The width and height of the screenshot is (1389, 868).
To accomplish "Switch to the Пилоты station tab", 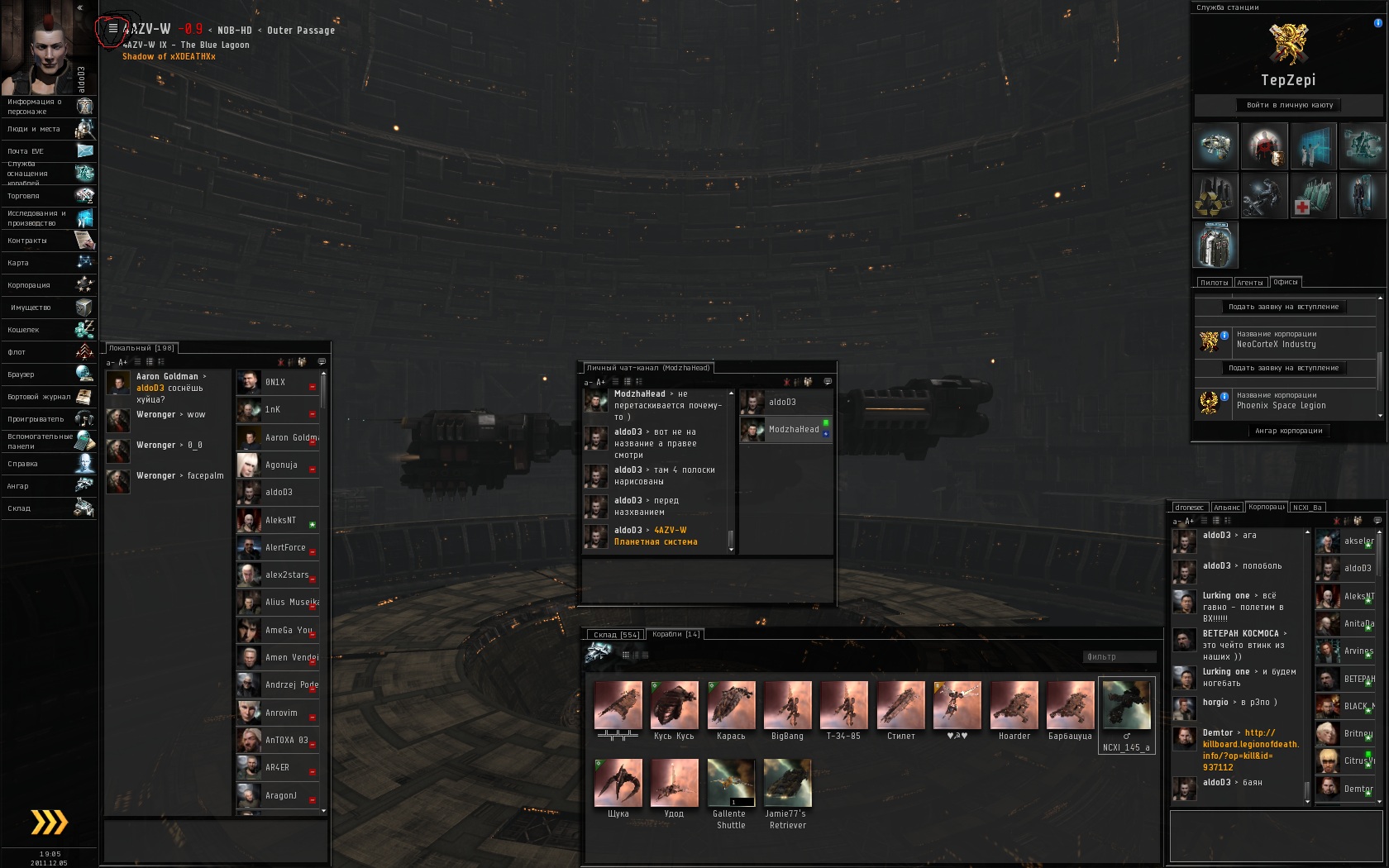I will (1214, 283).
